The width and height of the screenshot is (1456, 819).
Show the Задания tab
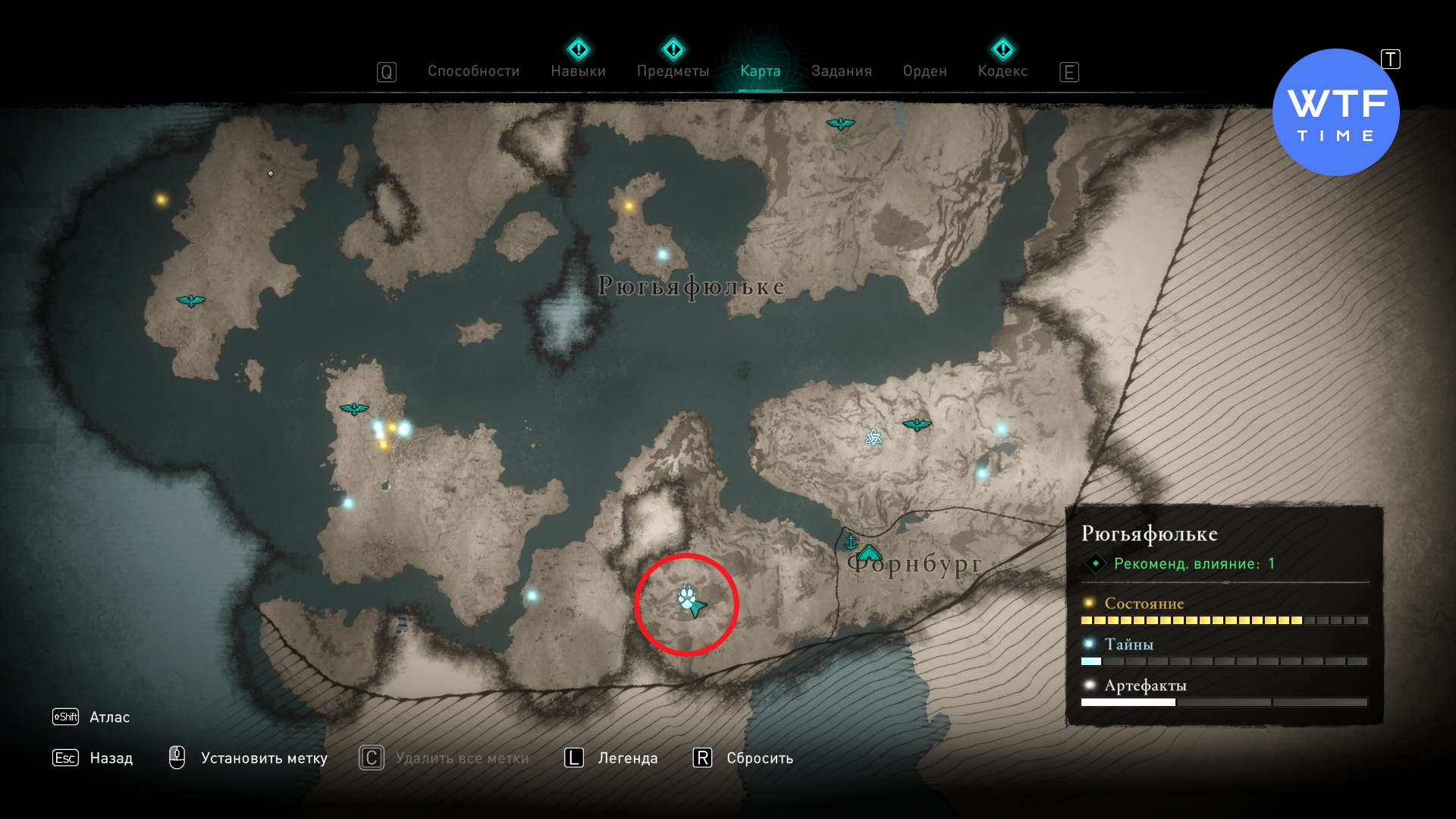pyautogui.click(x=841, y=71)
